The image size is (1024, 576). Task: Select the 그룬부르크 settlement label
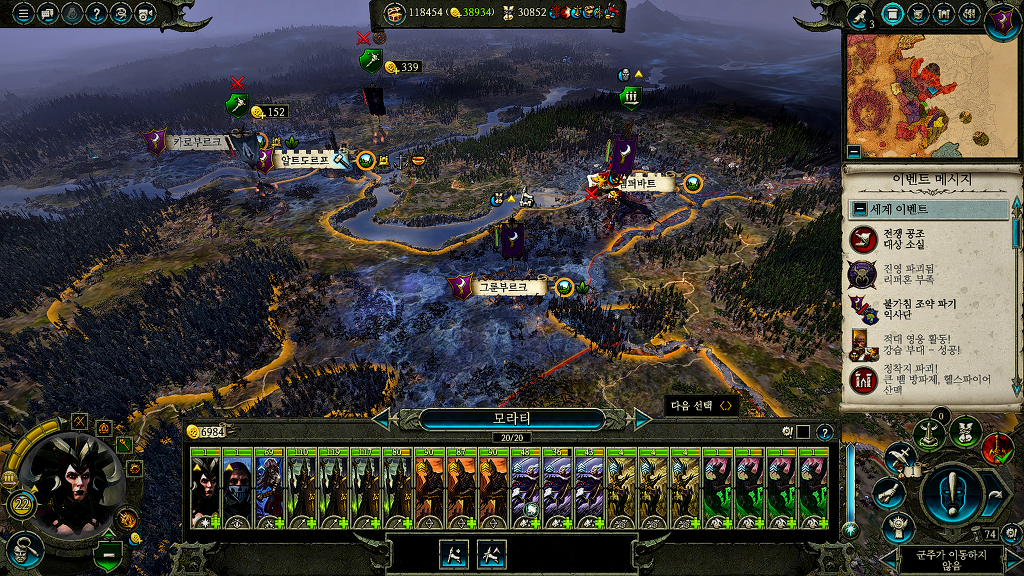coord(501,288)
